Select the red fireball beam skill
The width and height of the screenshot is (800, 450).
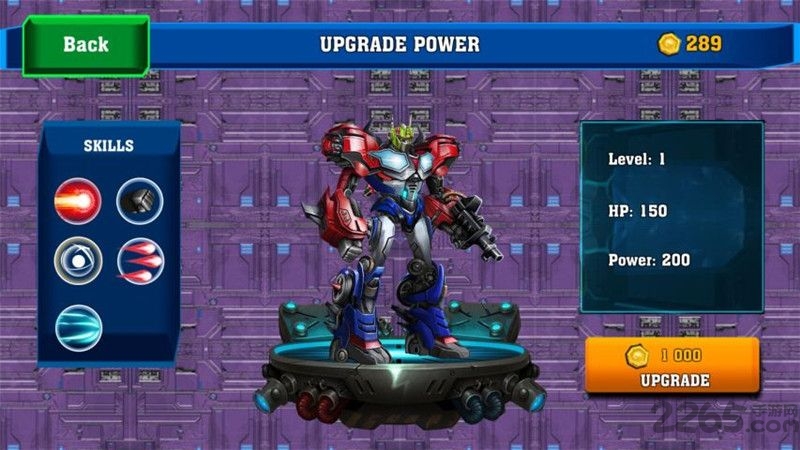tap(78, 201)
